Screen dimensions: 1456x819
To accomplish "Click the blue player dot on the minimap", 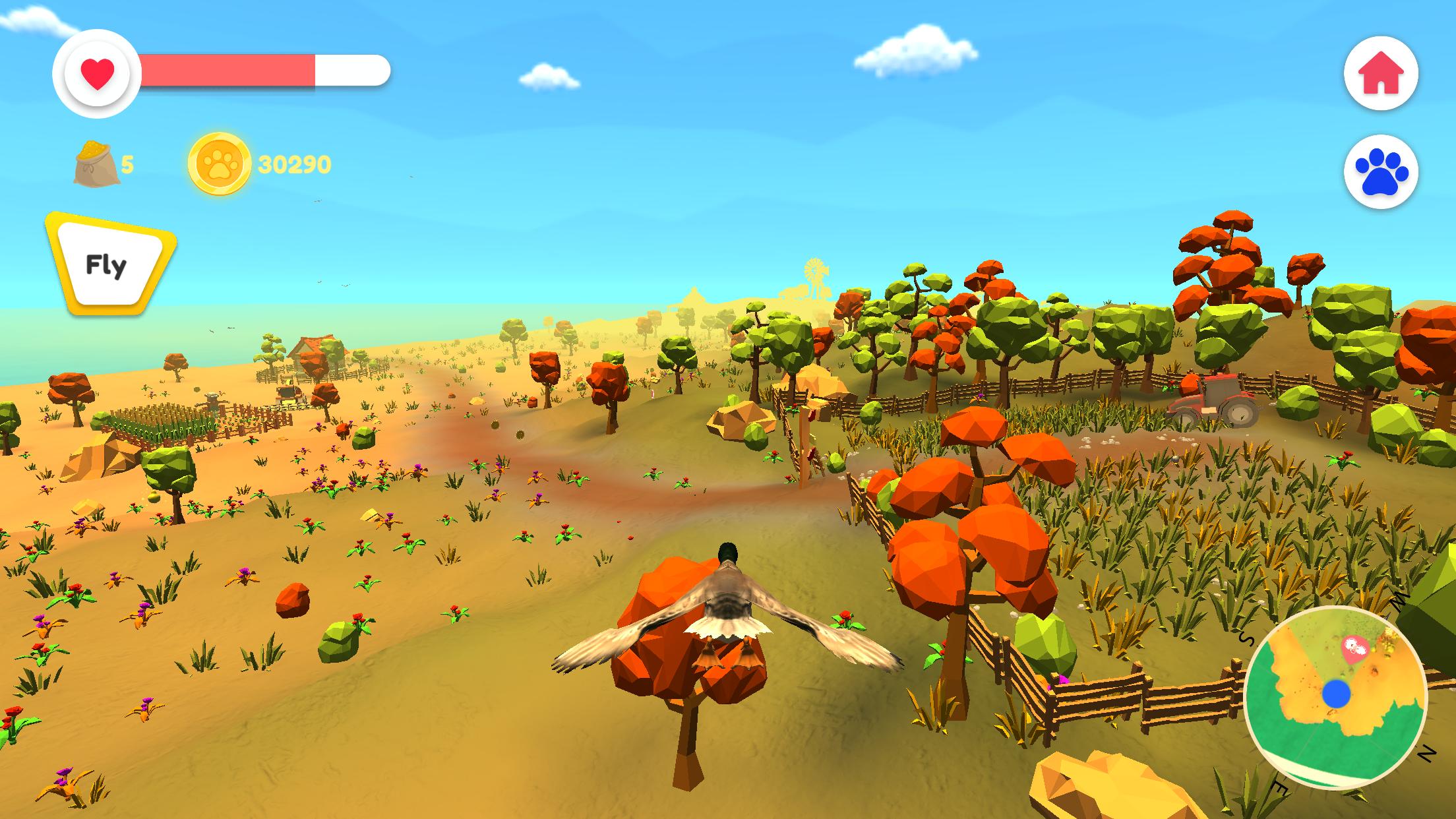I will point(1337,694).
